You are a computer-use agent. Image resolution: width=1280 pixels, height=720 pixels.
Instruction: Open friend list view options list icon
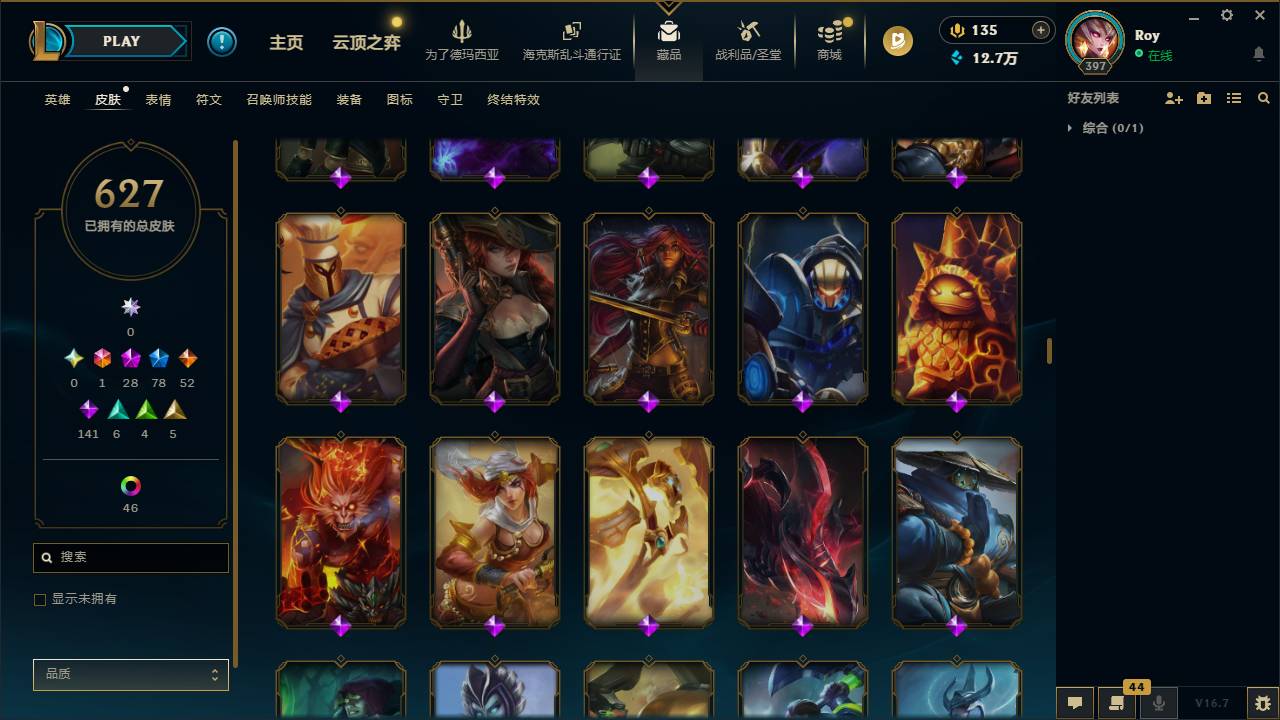click(1234, 97)
